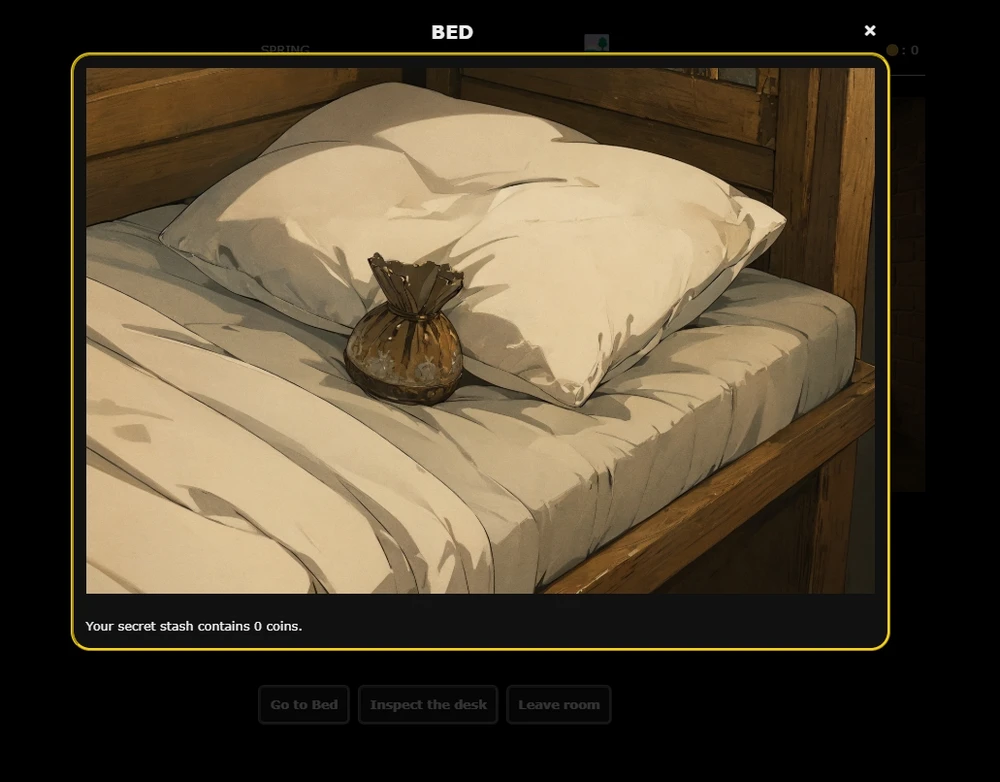Screen dimensions: 1000x782
Task: Close the Bed popup window
Action: coord(870,31)
